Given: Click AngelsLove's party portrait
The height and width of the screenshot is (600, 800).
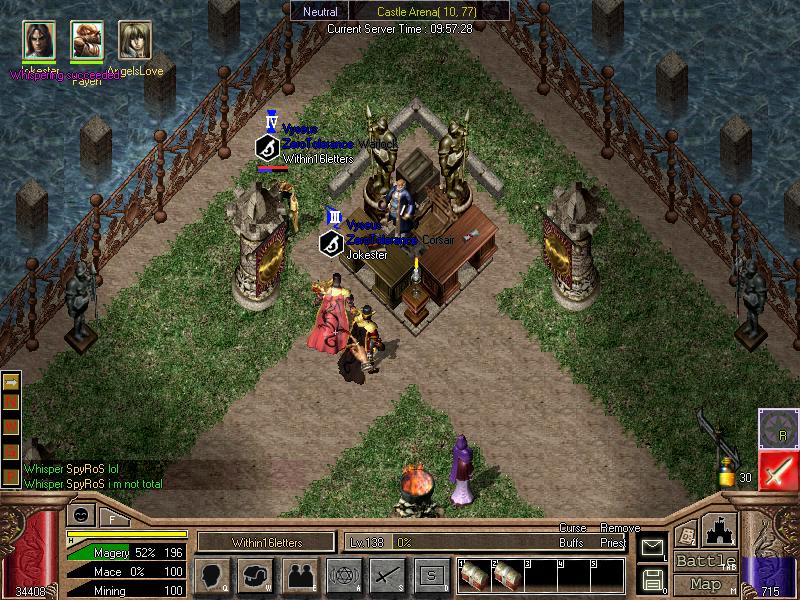Looking at the screenshot, I should click(134, 41).
